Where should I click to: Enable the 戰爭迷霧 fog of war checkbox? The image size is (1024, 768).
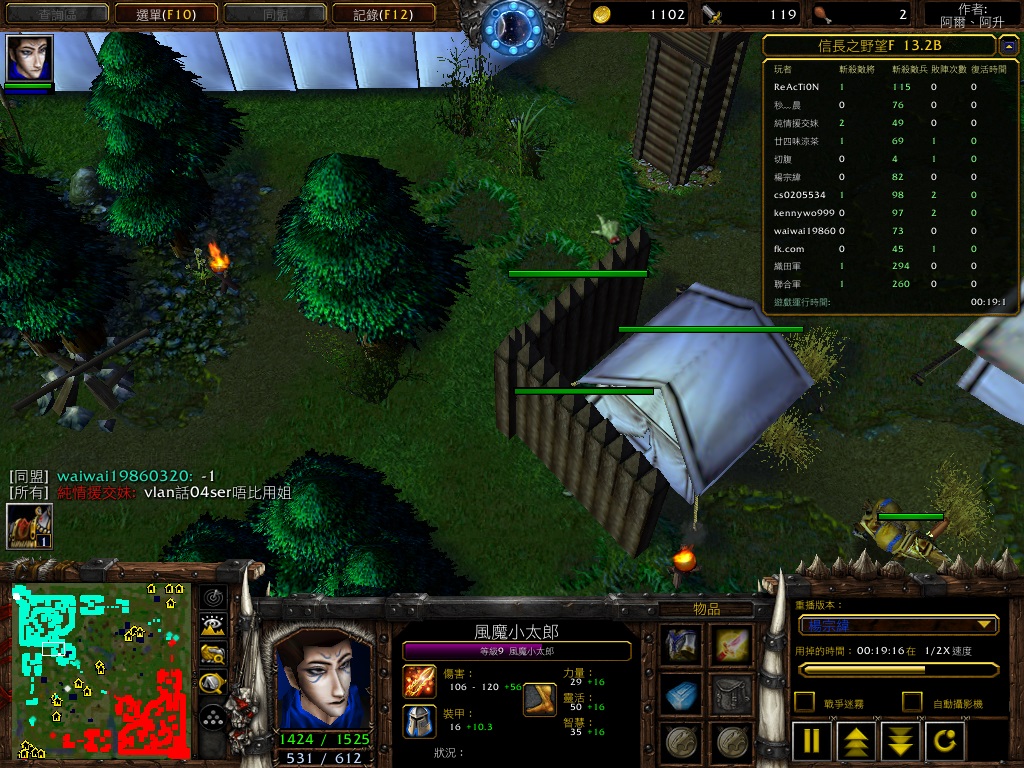(803, 701)
